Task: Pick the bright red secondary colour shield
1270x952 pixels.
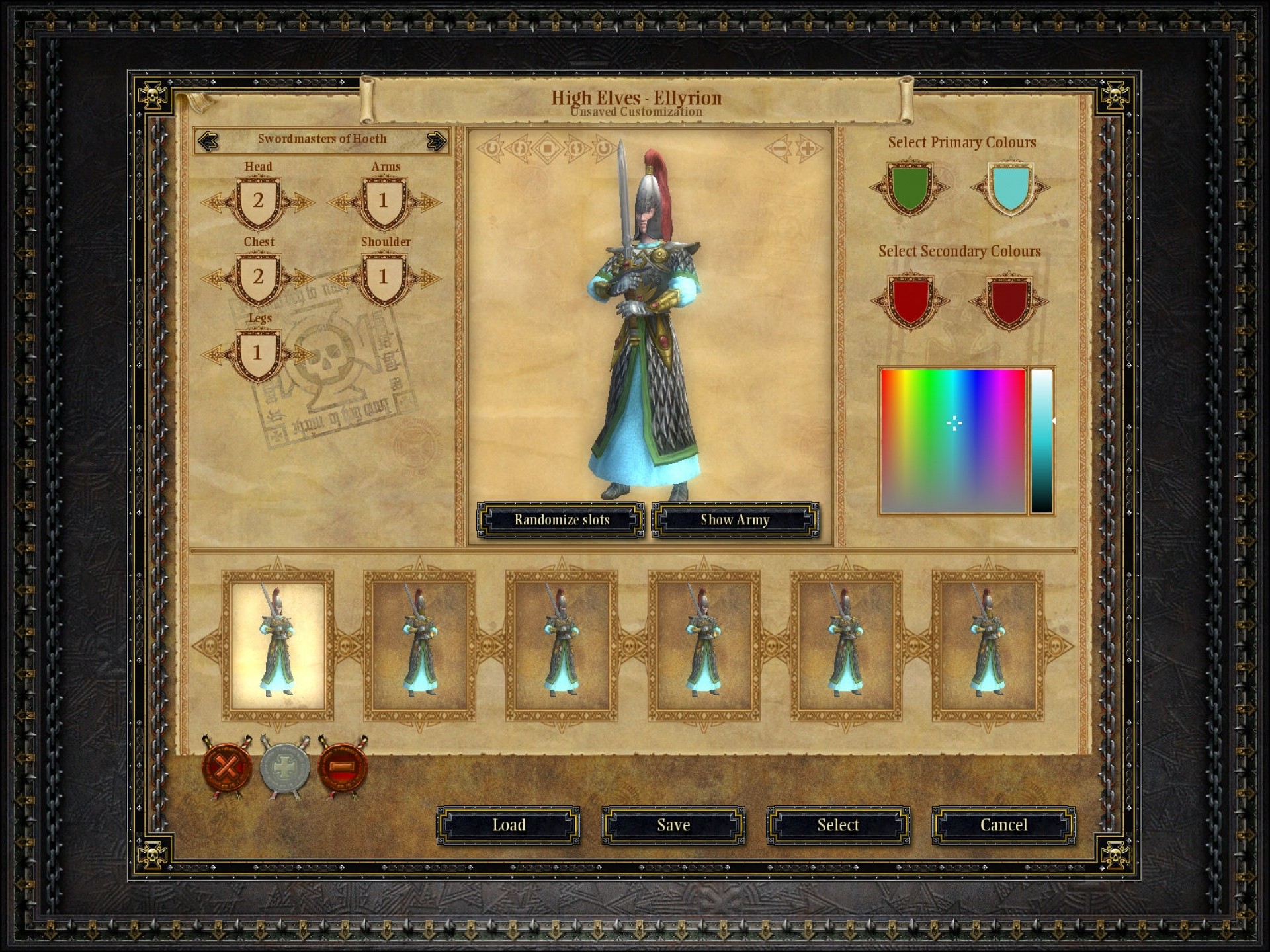Action: click(910, 301)
